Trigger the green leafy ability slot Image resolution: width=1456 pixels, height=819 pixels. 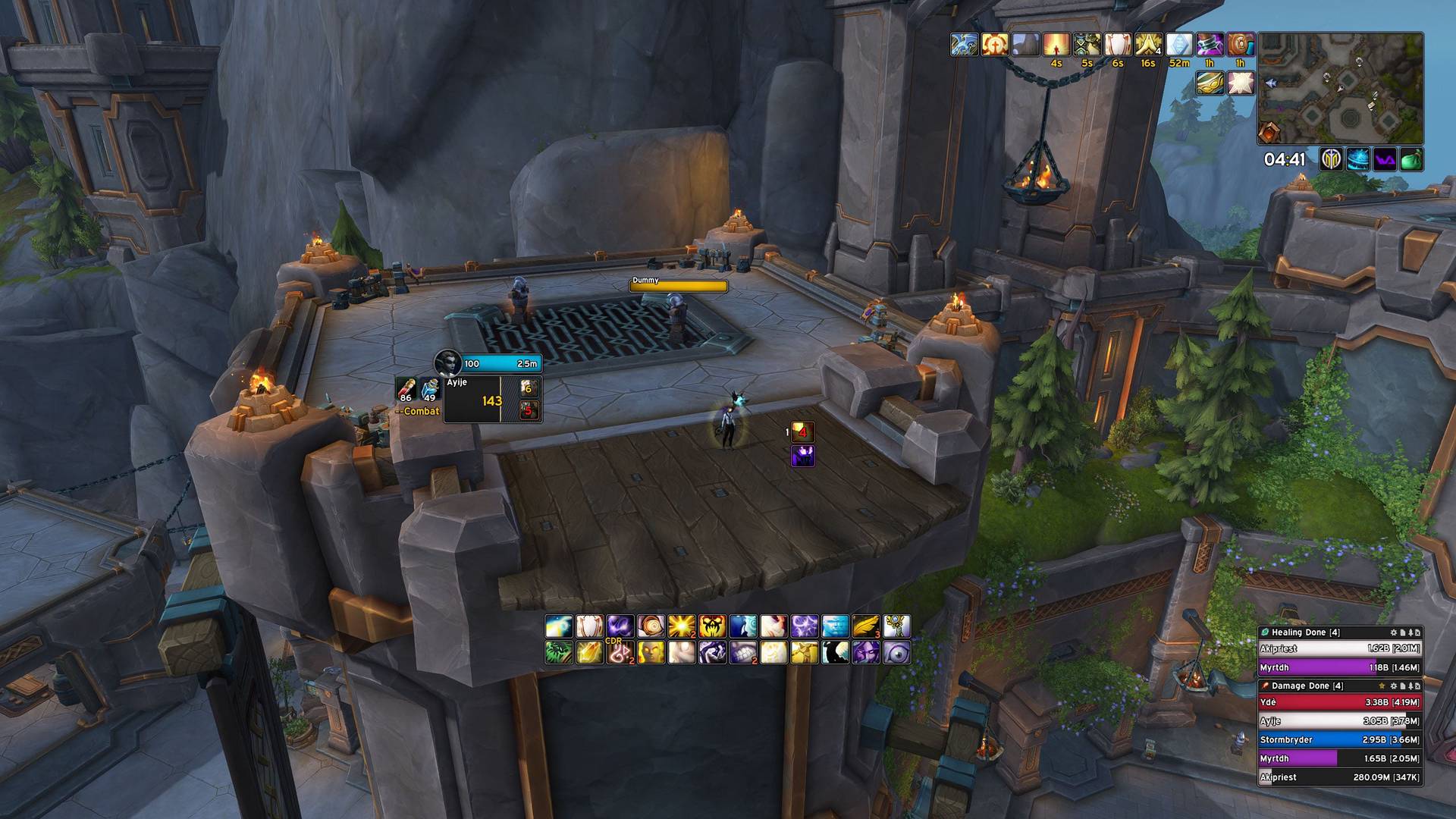(558, 652)
